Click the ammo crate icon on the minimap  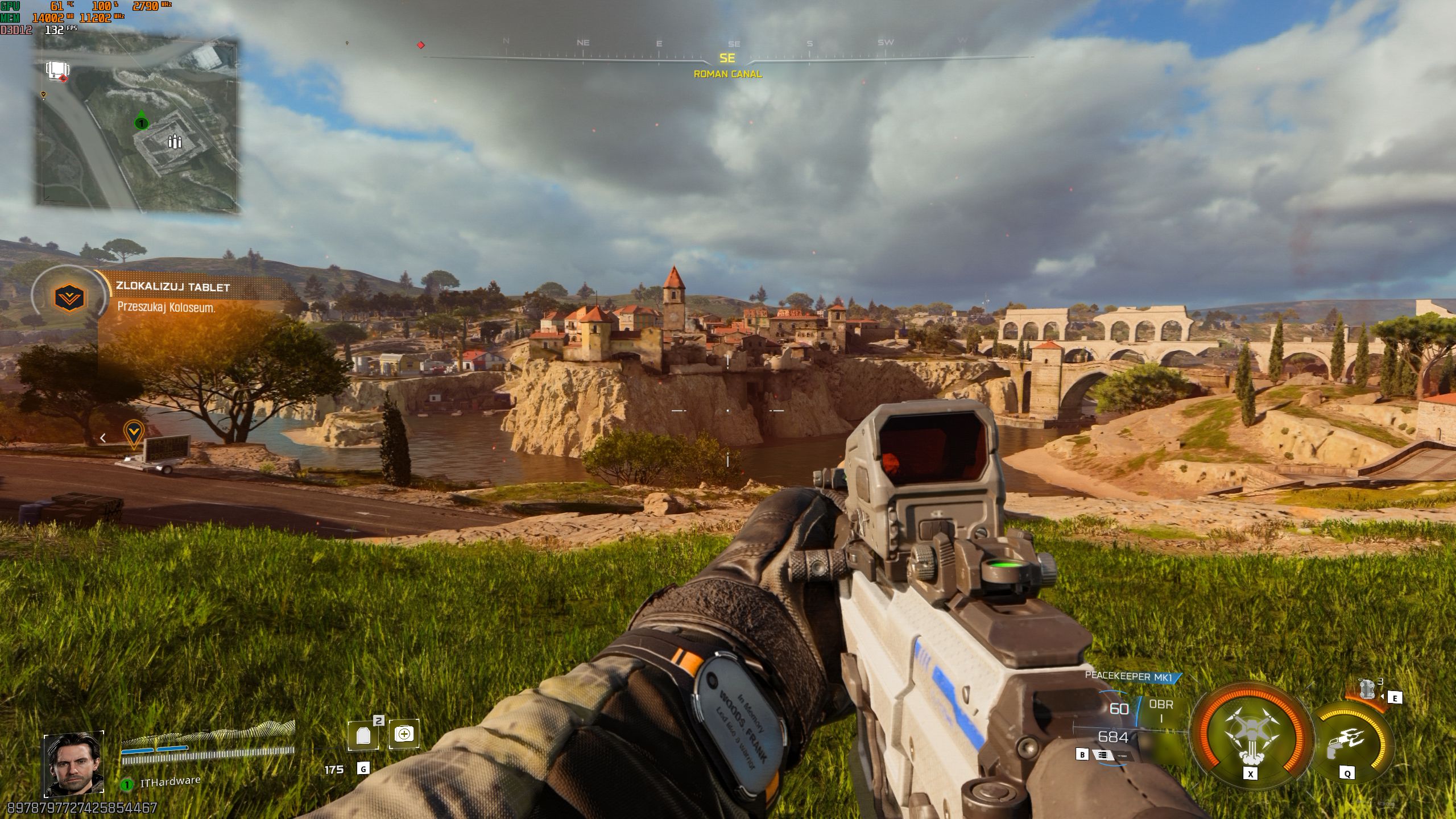175,143
